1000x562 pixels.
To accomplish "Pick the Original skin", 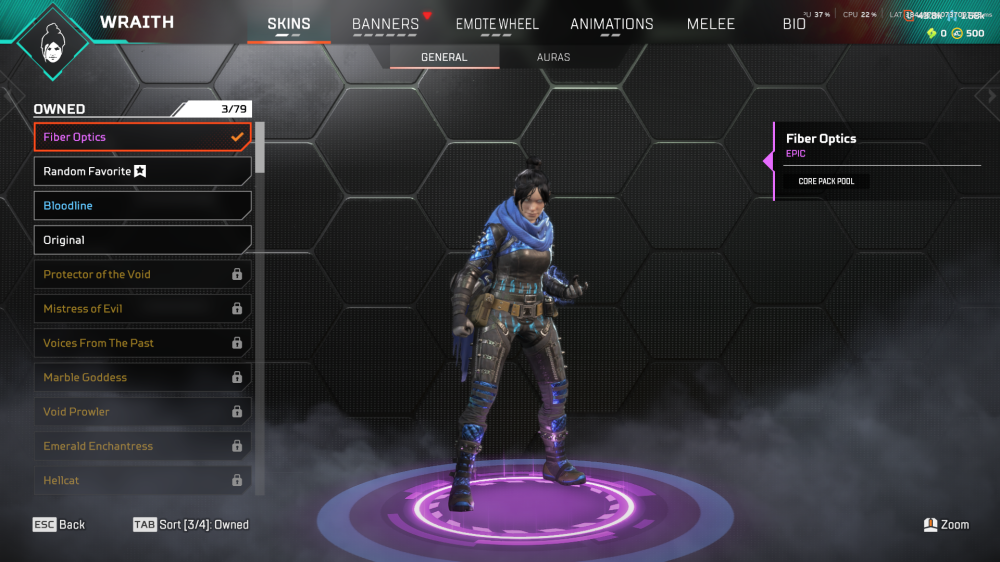I will coord(142,240).
